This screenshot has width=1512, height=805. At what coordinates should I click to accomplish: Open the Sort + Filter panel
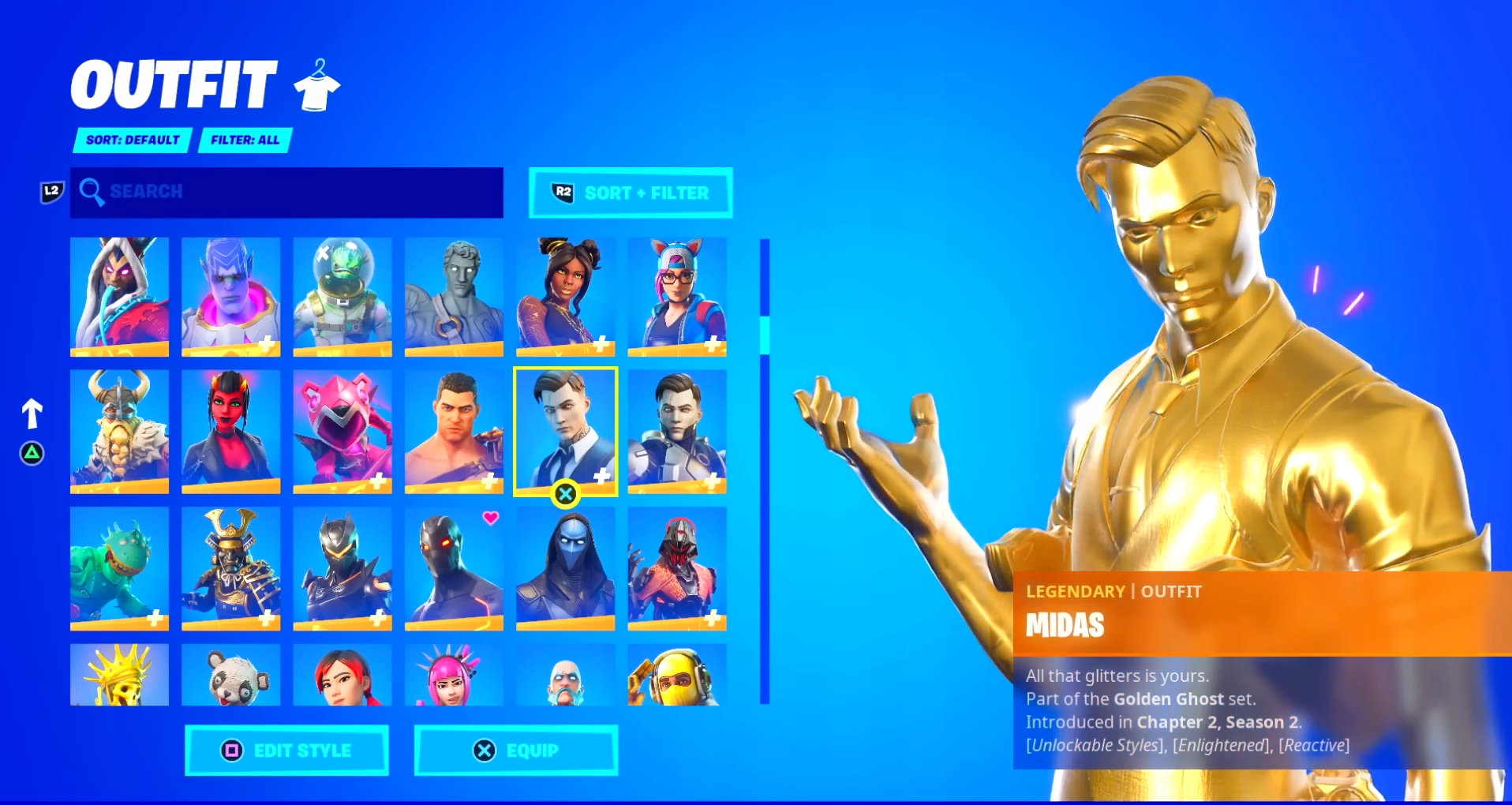point(630,193)
